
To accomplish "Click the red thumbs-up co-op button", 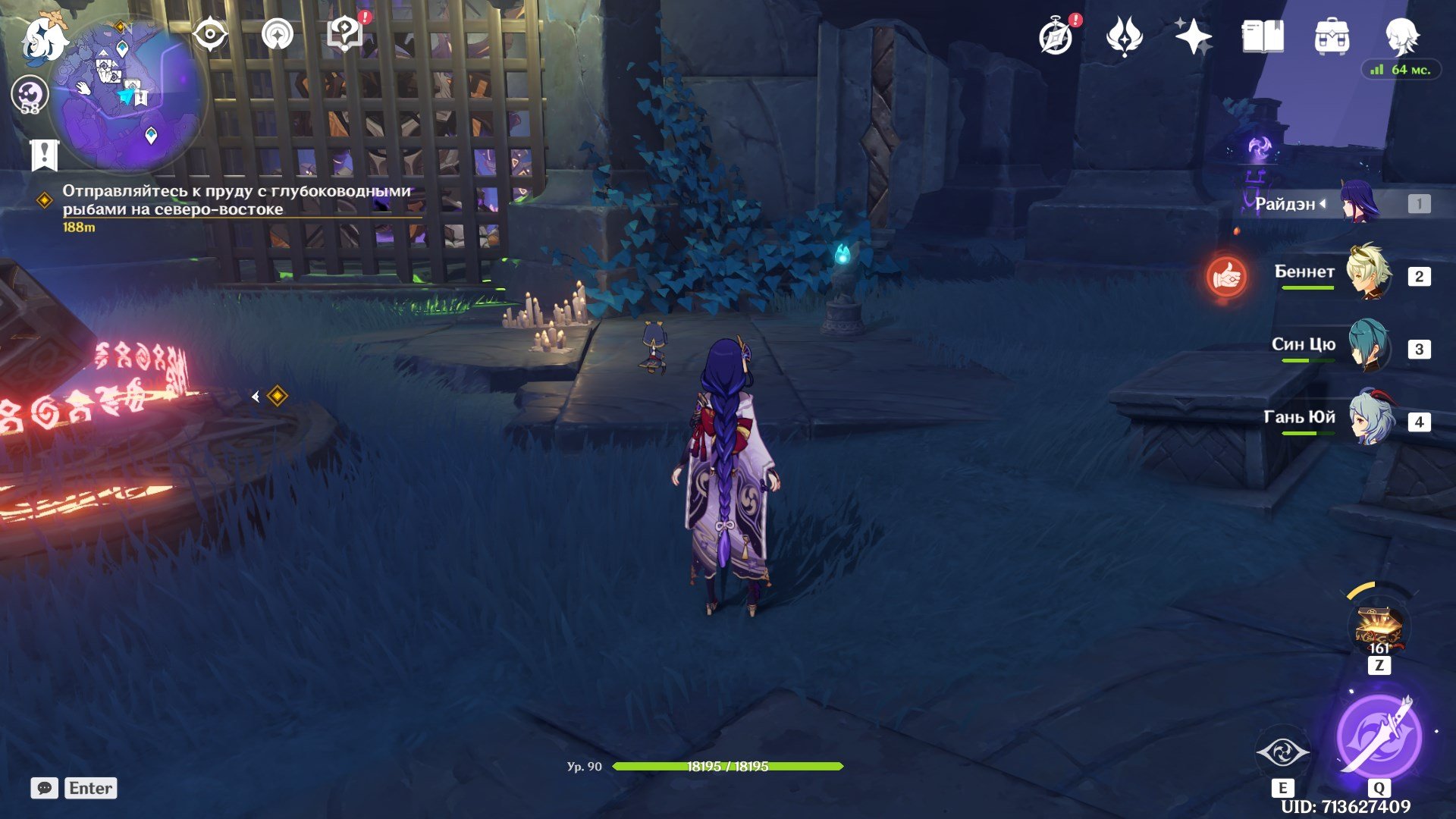I will 1225,278.
